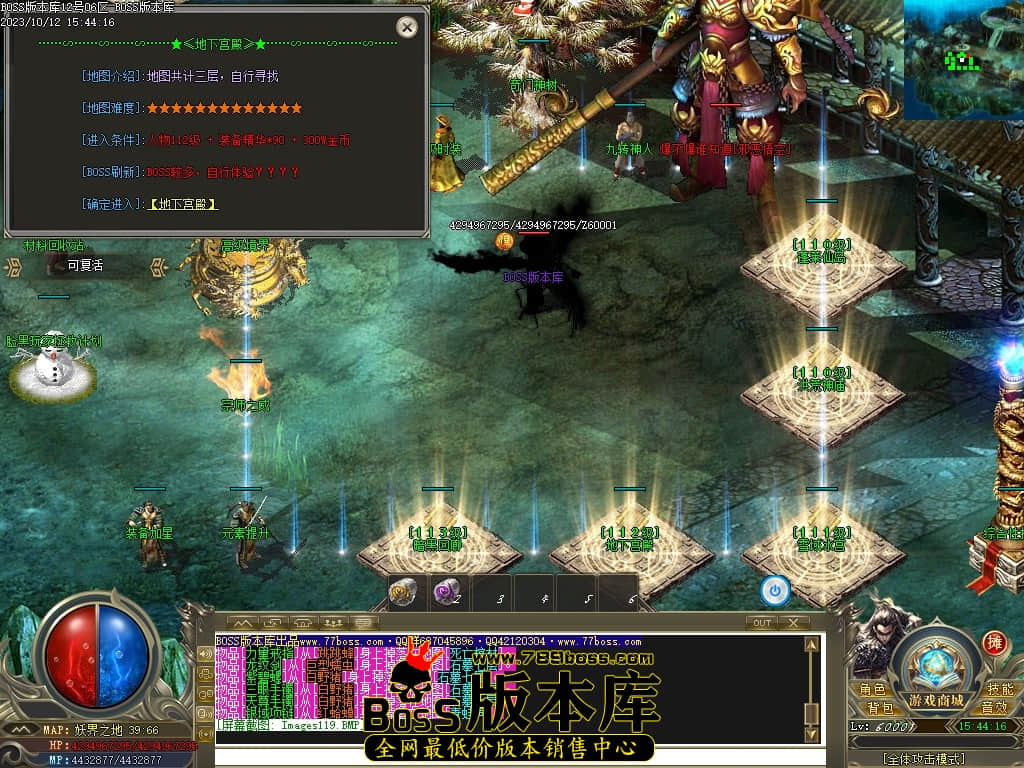Close the chat panel with its X button

pyautogui.click(x=794, y=622)
